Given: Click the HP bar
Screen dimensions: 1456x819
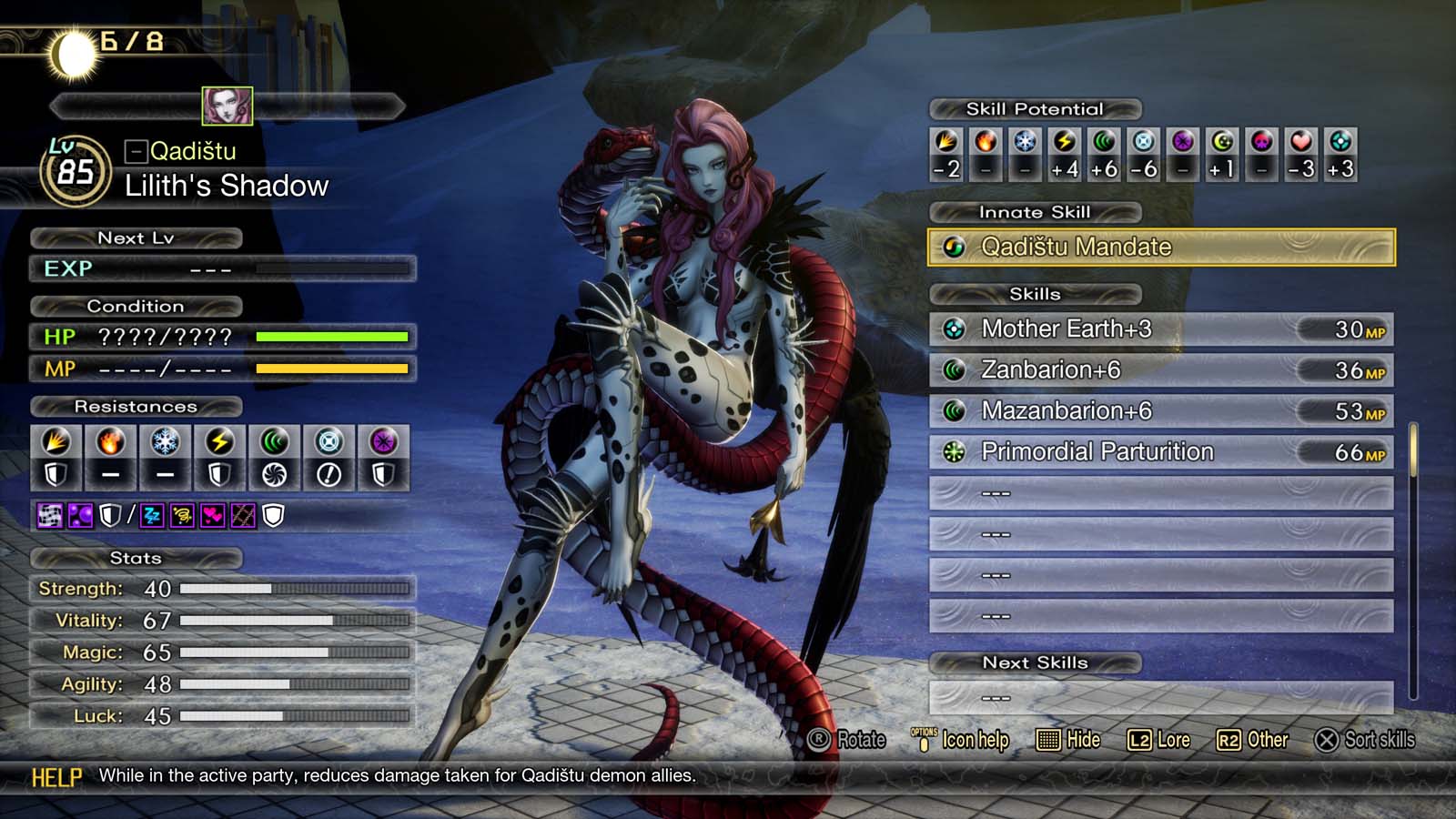Looking at the screenshot, I should point(333,337).
